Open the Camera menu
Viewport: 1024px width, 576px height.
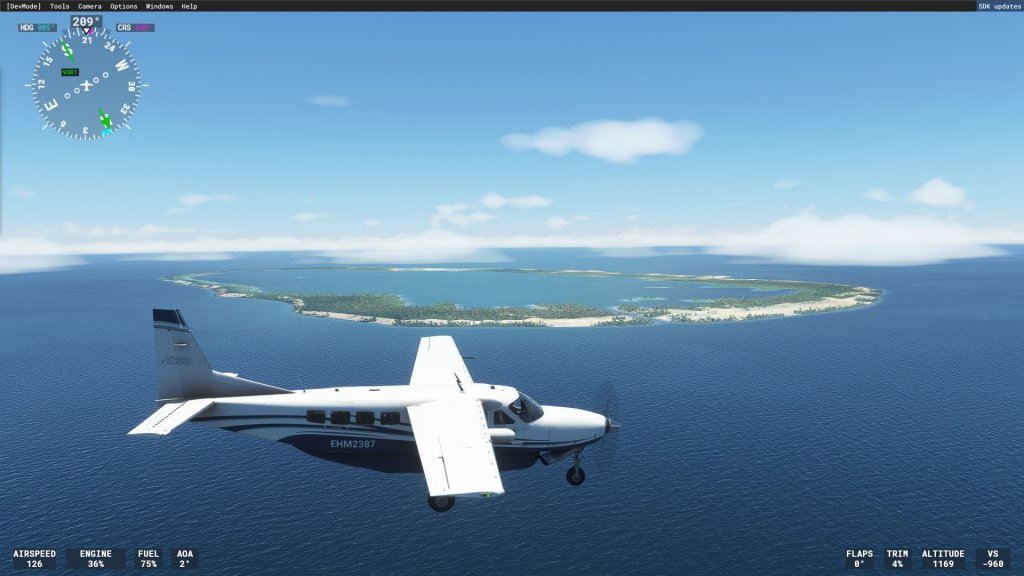(x=90, y=6)
